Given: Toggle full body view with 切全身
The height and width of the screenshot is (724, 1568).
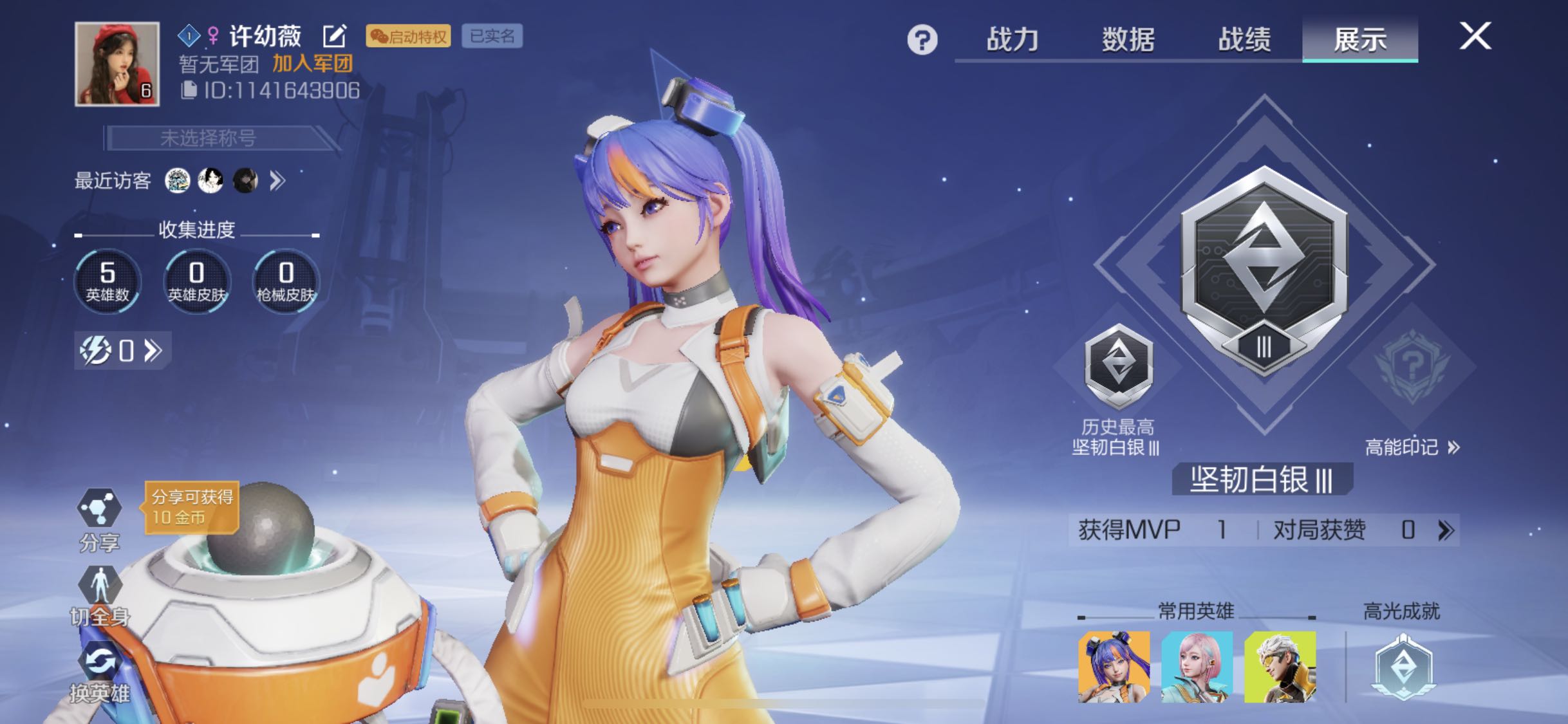Looking at the screenshot, I should point(99,595).
